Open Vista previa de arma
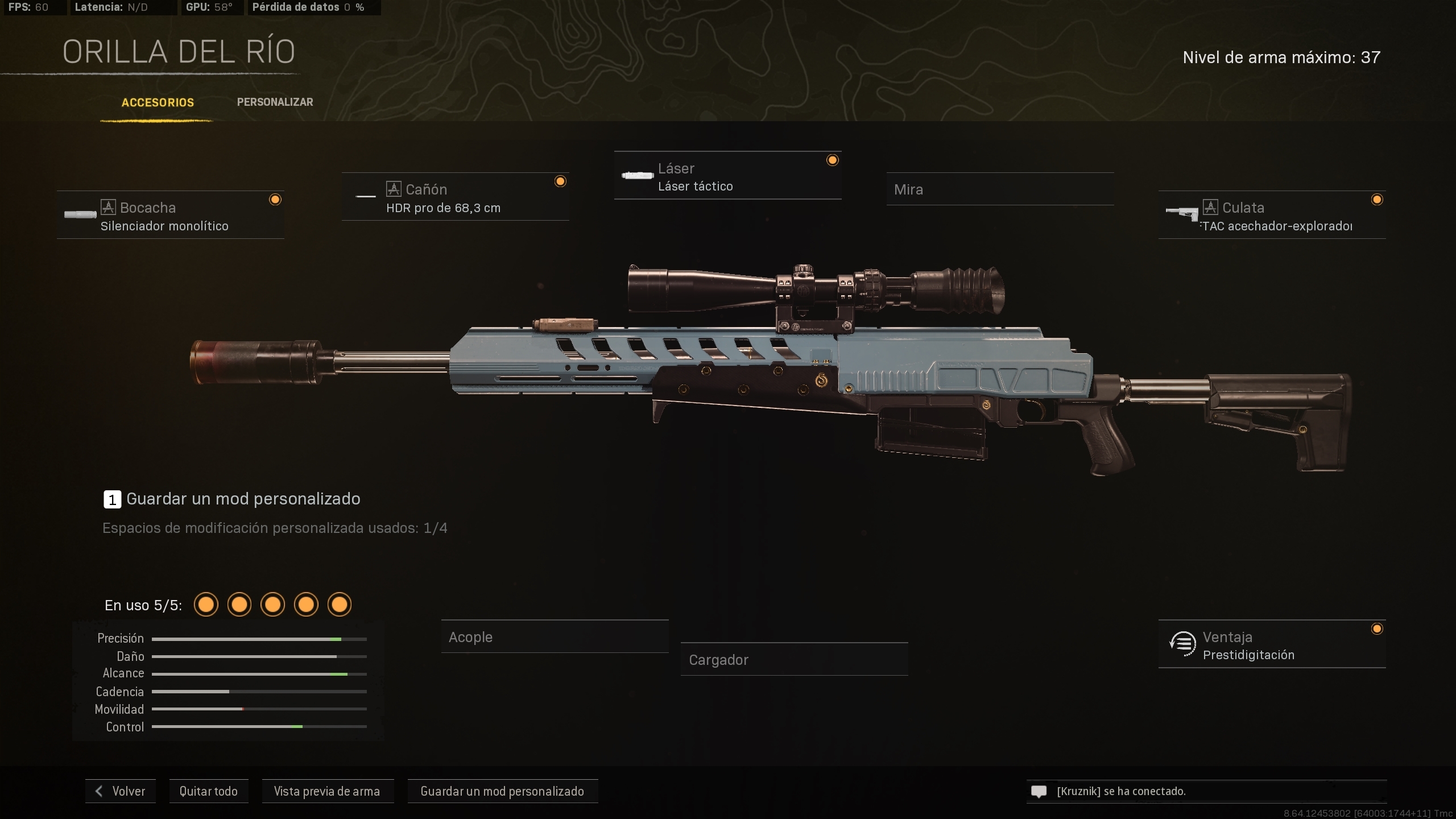The width and height of the screenshot is (1456, 819). click(328, 791)
